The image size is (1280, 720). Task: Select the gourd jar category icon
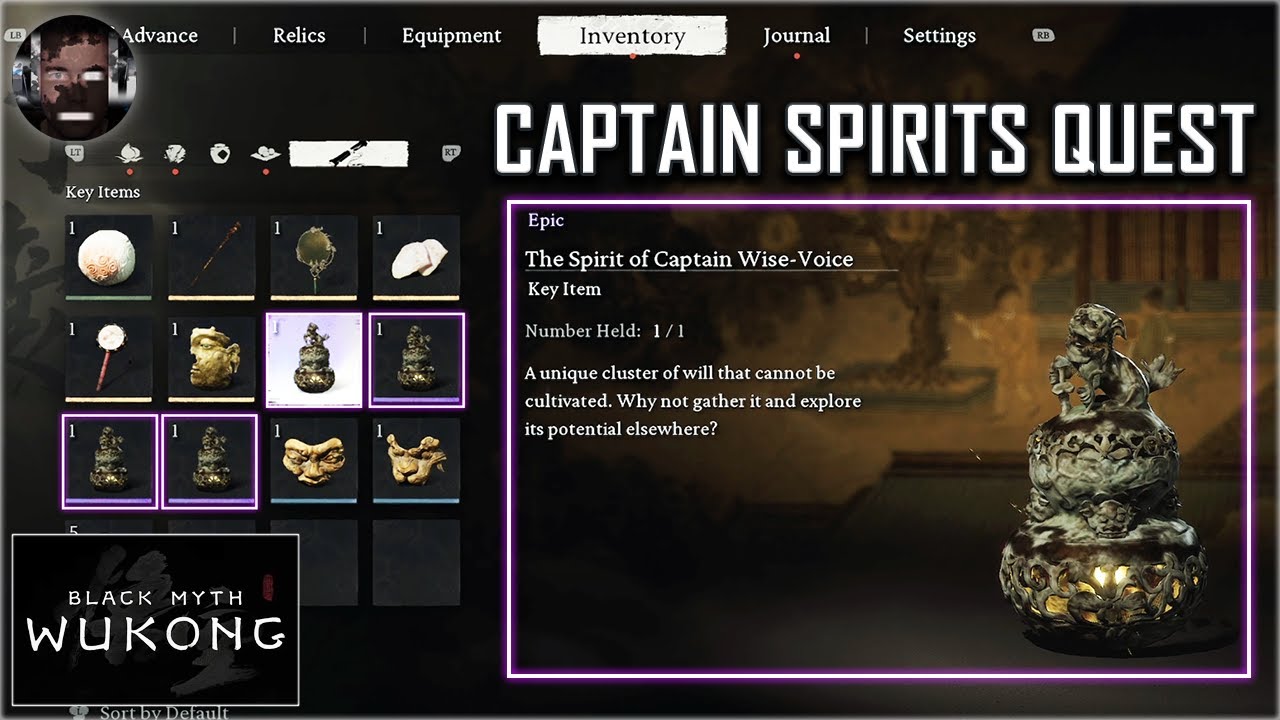220,152
